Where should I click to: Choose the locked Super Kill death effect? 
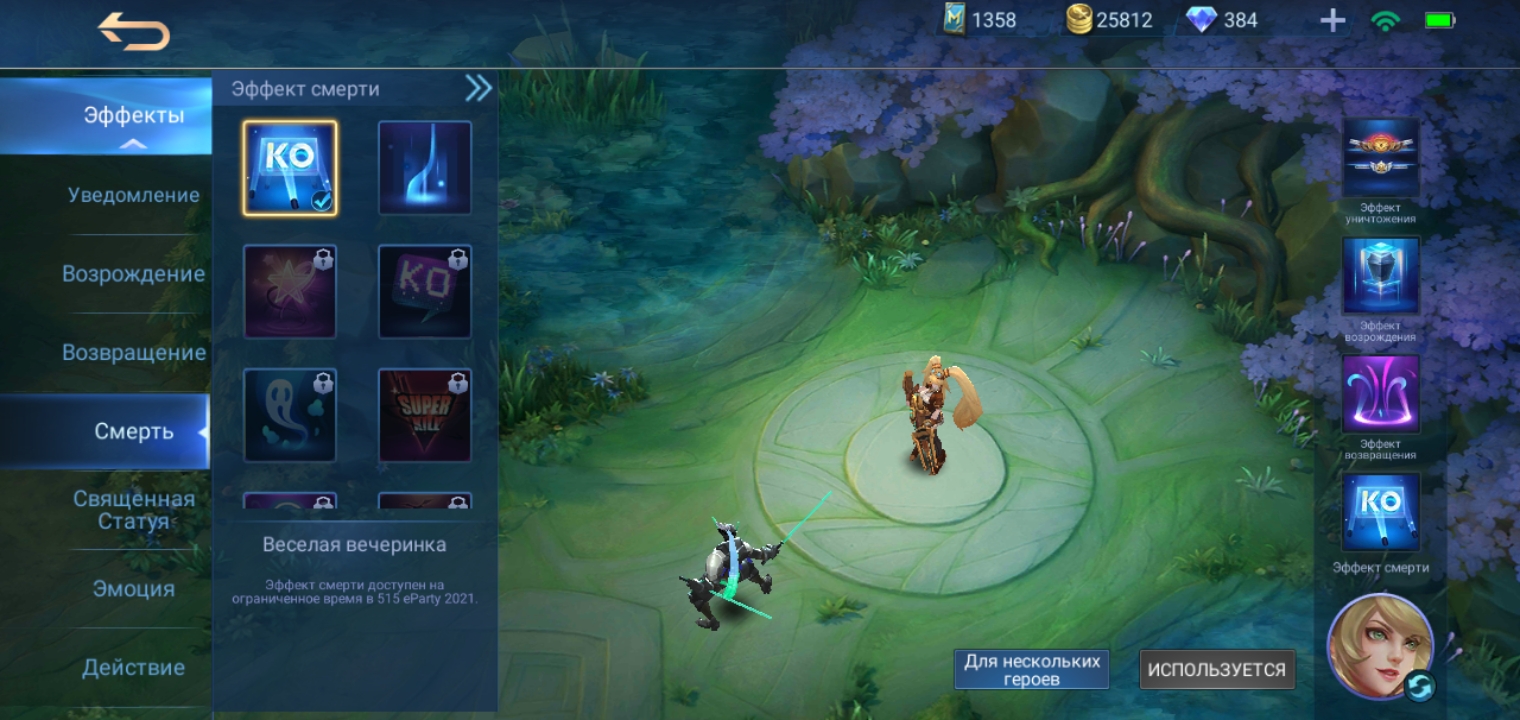pyautogui.click(x=425, y=415)
